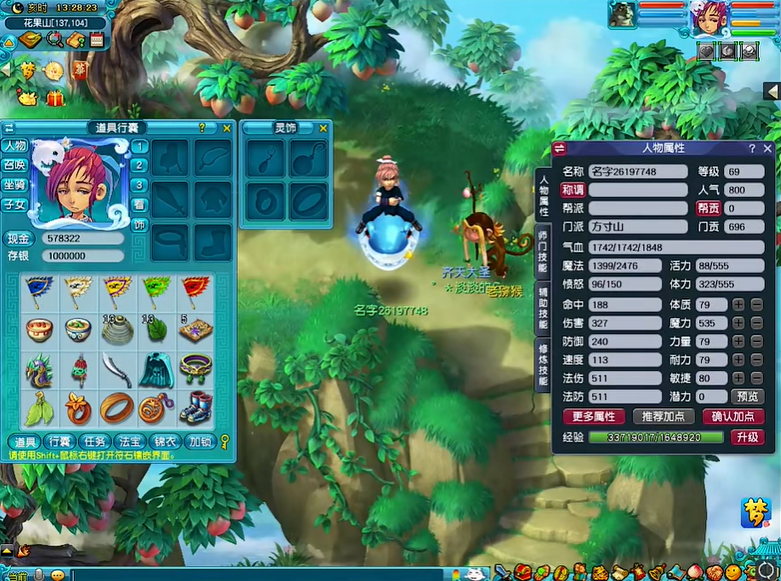Select the blue boots item slot
Image resolution: width=781 pixels, height=581 pixels.
194,408
